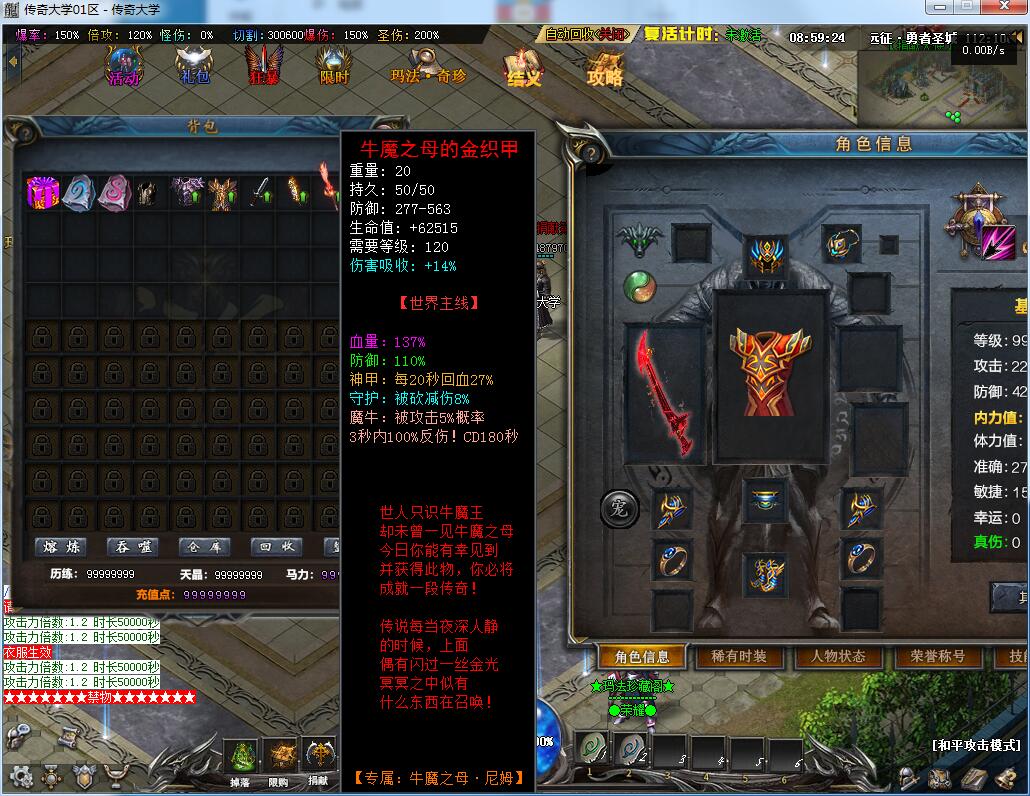1030x796 pixels.
Task: Switch to the 稀有时装 rare fashion tab
Action: (740, 657)
